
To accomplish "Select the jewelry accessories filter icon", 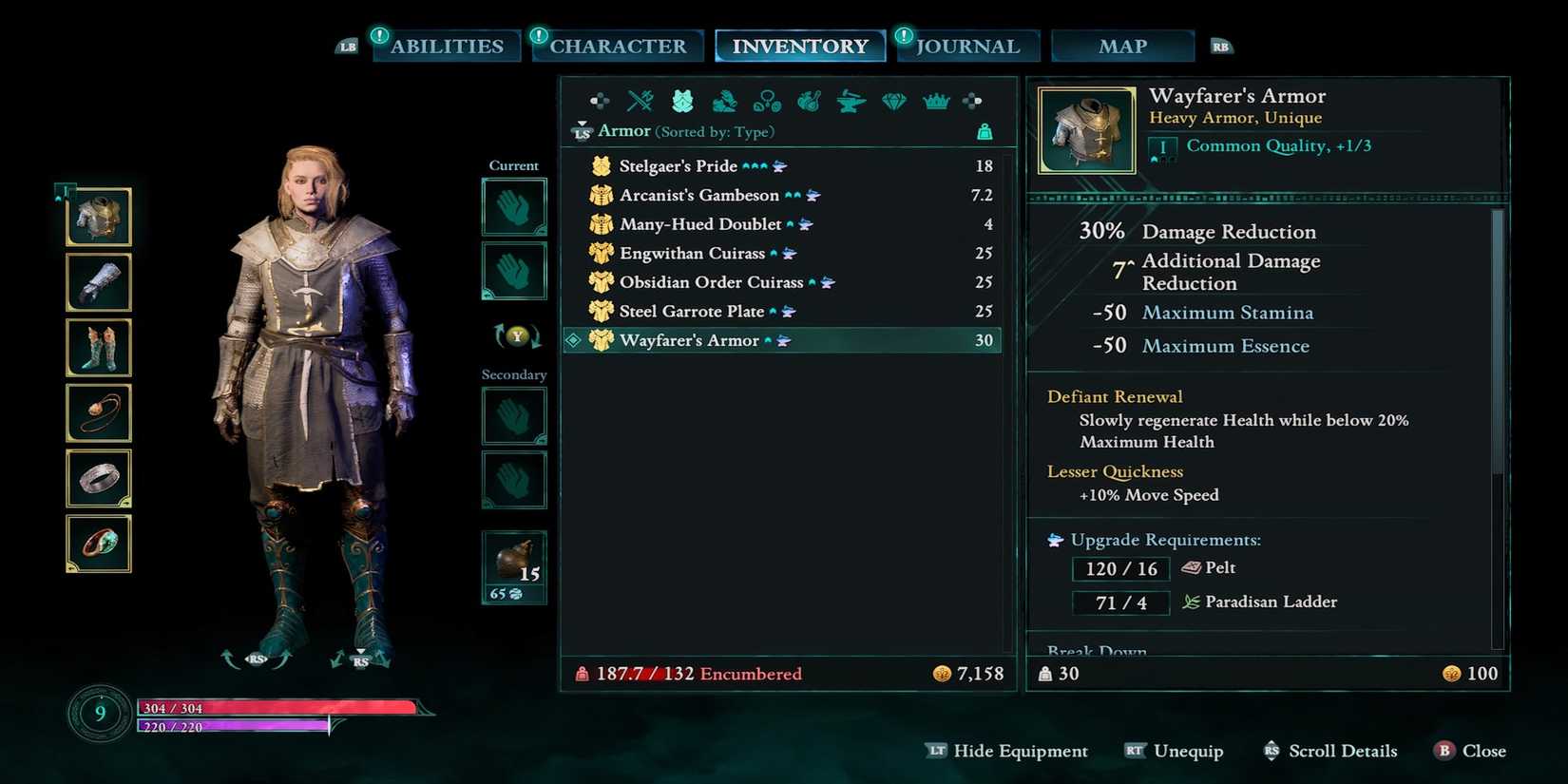I will point(766,100).
